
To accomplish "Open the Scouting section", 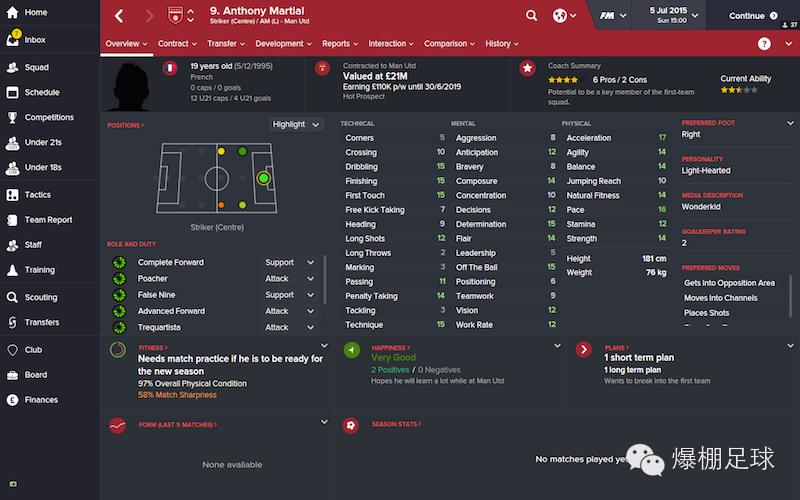I will click(x=41, y=297).
